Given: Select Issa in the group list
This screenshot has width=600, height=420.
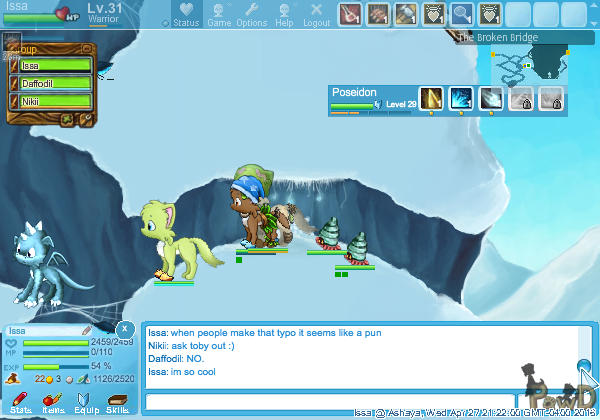Looking at the screenshot, I should click(x=55, y=66).
